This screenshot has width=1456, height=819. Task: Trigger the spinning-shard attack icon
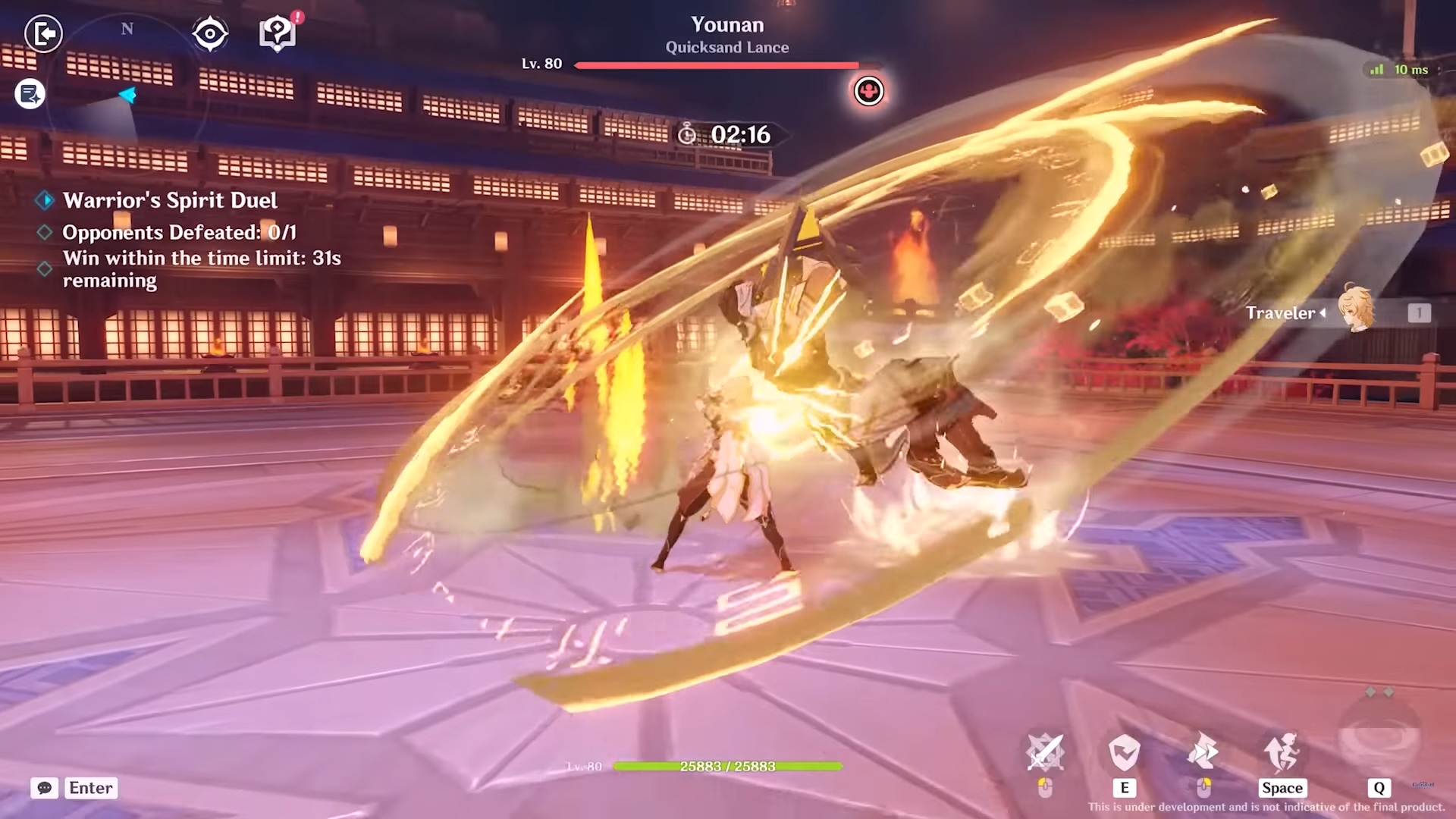pyautogui.click(x=1203, y=753)
